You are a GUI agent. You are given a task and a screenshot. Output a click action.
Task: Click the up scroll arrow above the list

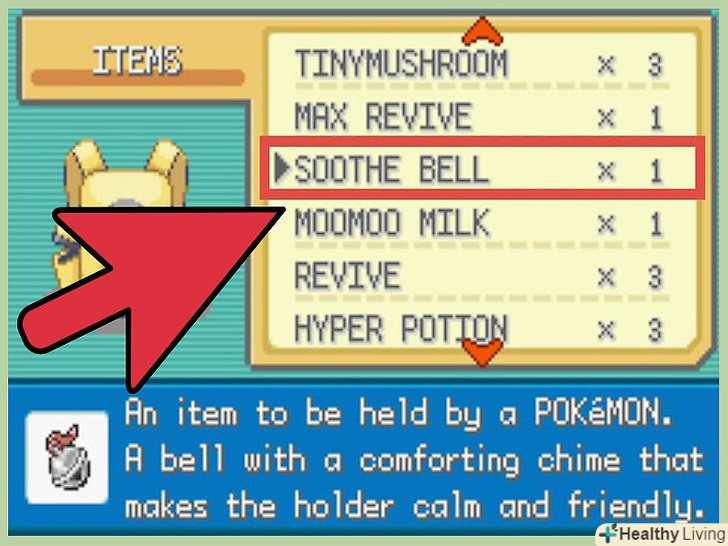[x=484, y=25]
